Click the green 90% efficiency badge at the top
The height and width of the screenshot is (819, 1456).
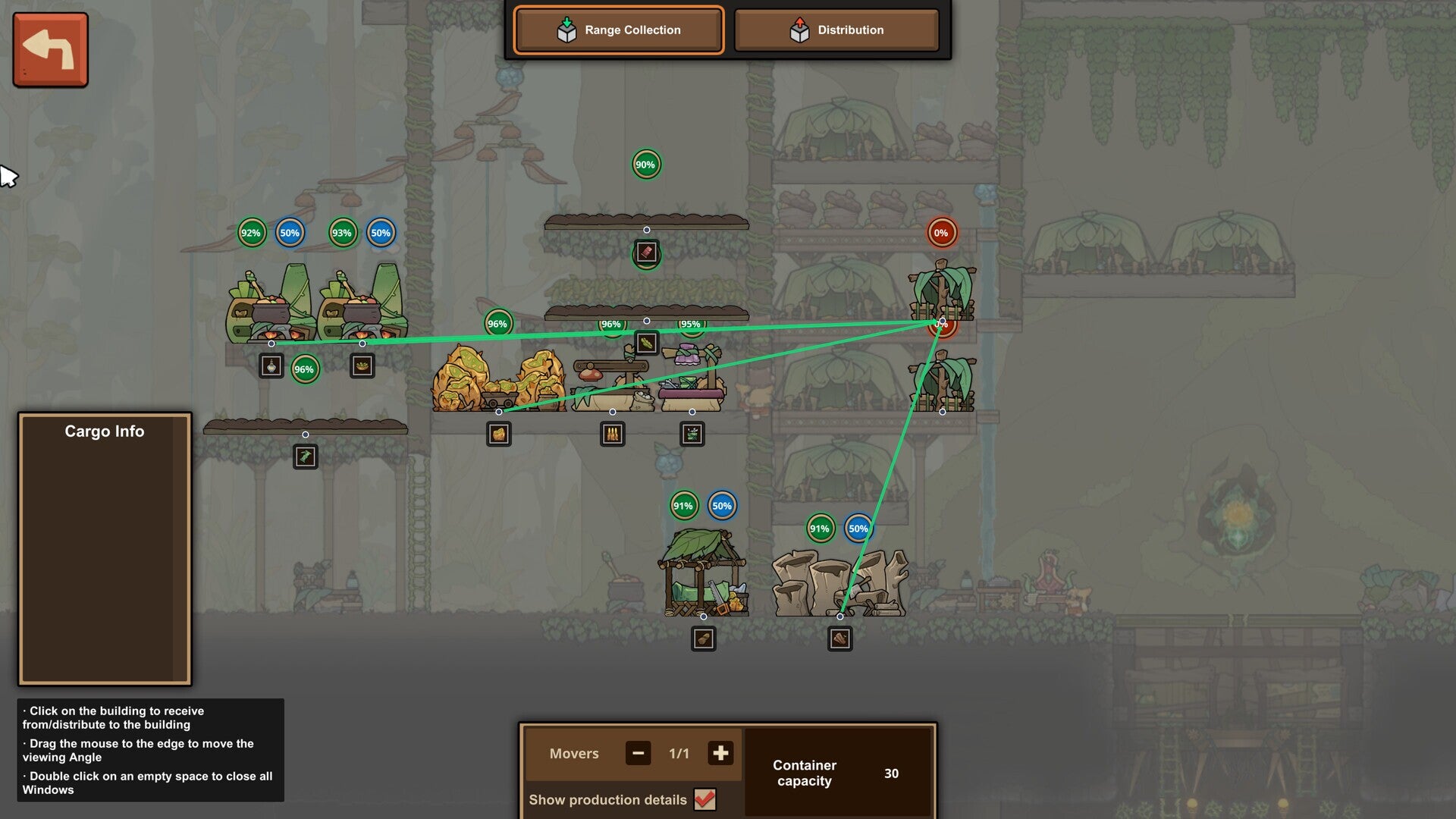click(645, 164)
